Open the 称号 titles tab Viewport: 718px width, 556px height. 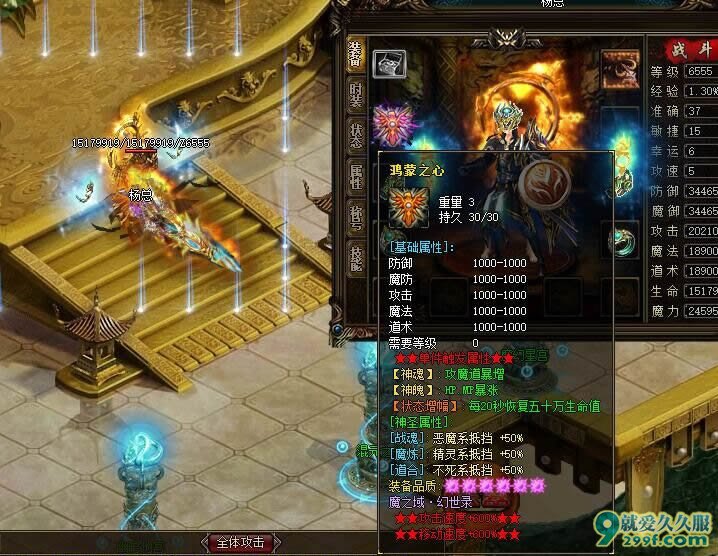click(355, 216)
